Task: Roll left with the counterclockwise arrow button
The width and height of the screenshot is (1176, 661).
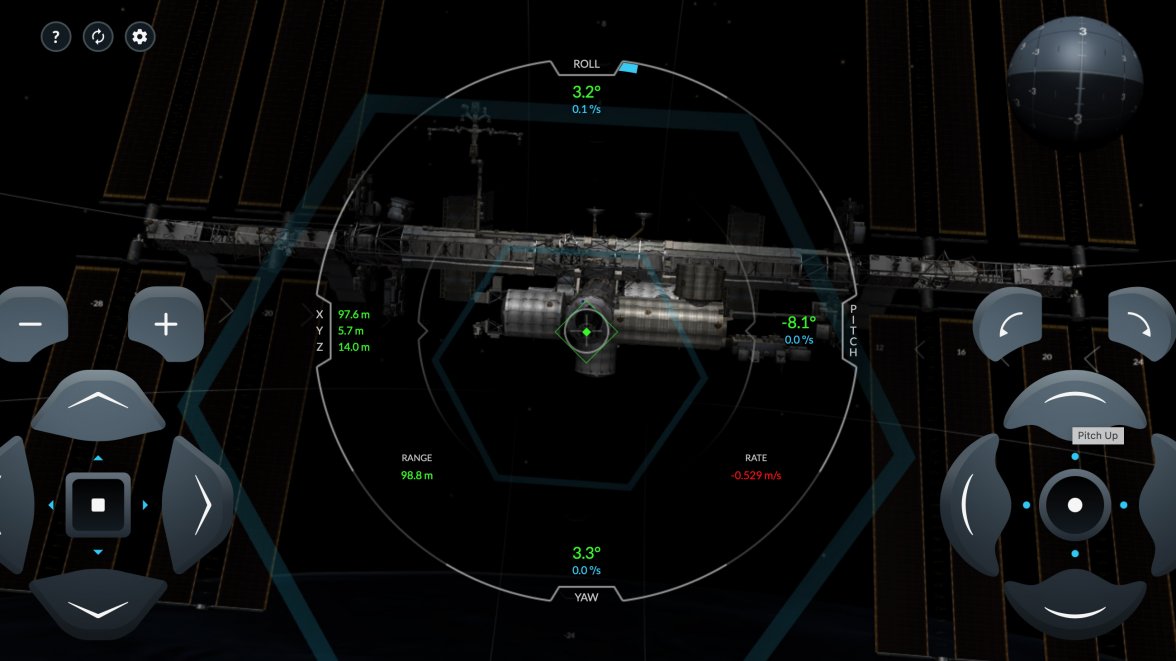Action: (1008, 325)
